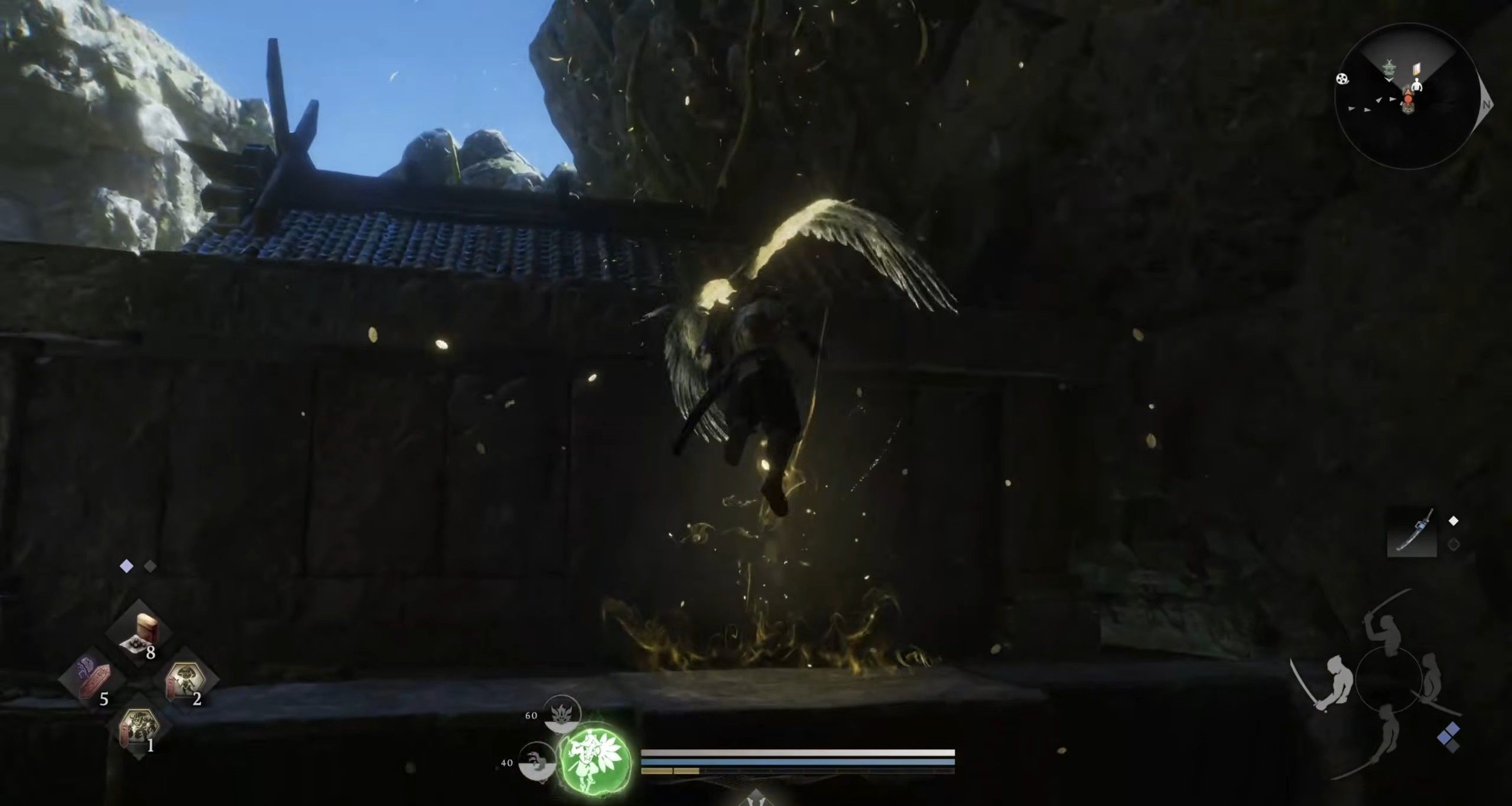Click the banner objective marker on the minimap
Image resolution: width=1512 pixels, height=806 pixels.
click(1417, 70)
